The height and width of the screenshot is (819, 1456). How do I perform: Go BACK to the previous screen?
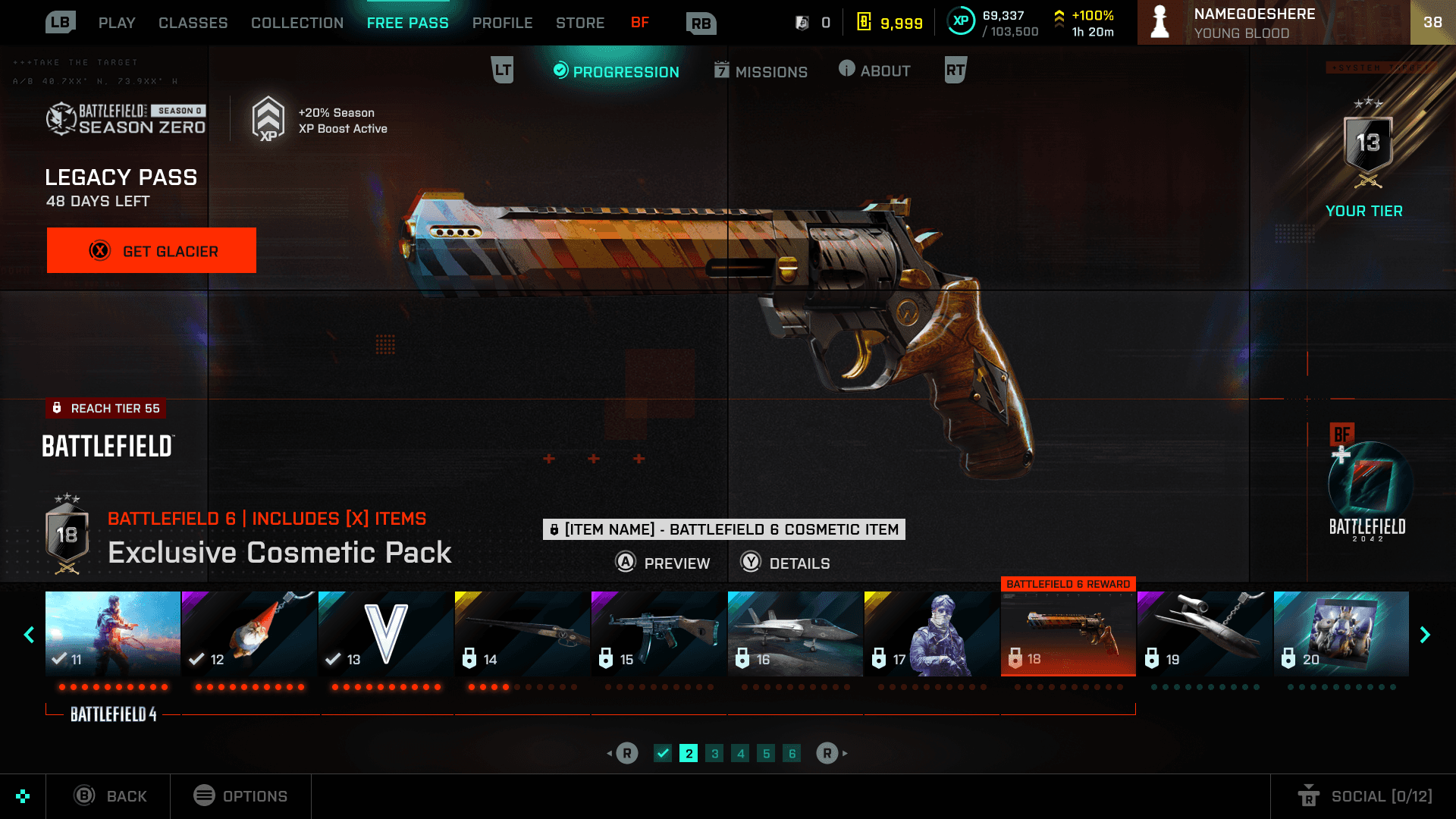tap(110, 795)
